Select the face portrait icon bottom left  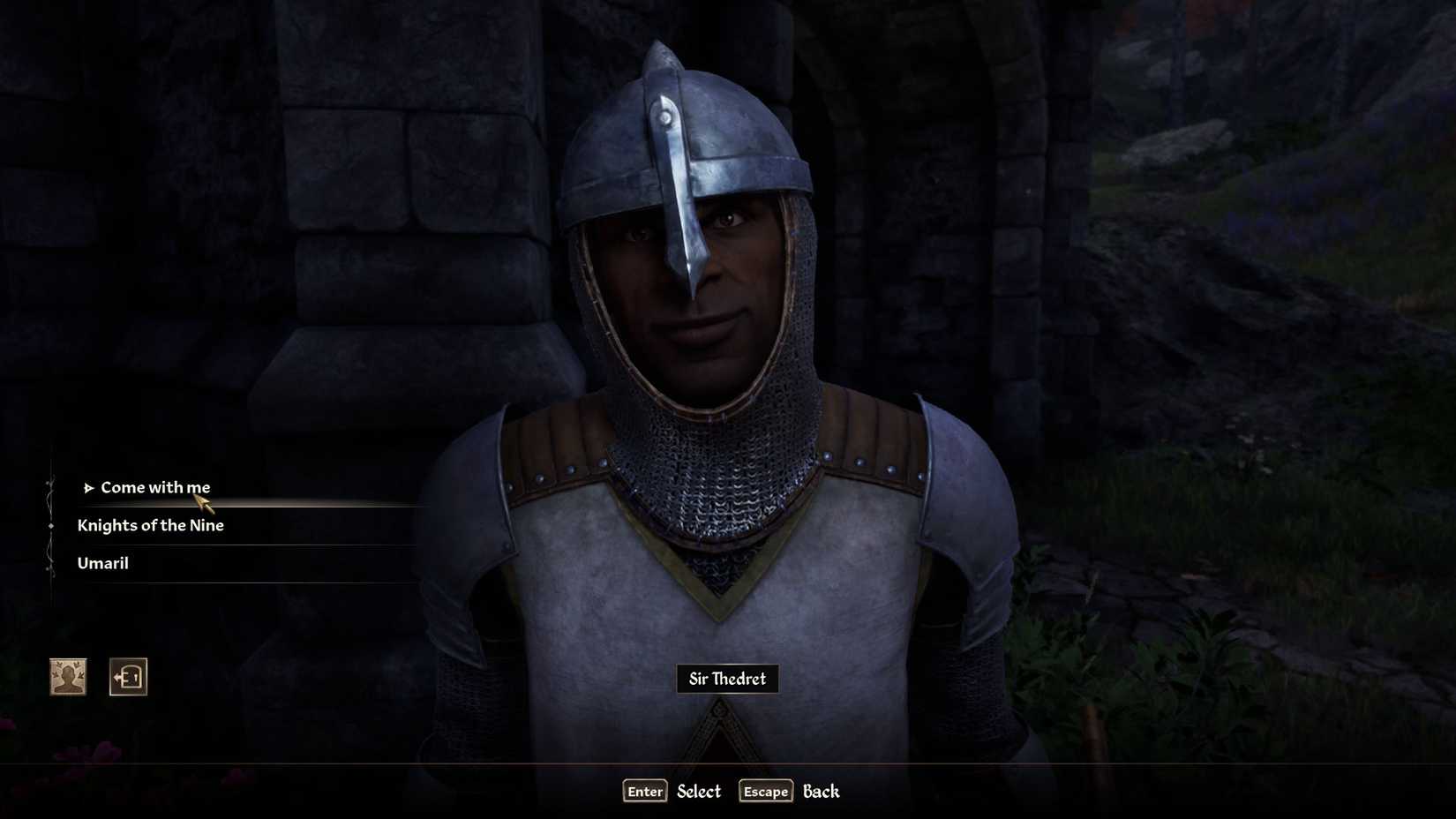pyautogui.click(x=68, y=676)
